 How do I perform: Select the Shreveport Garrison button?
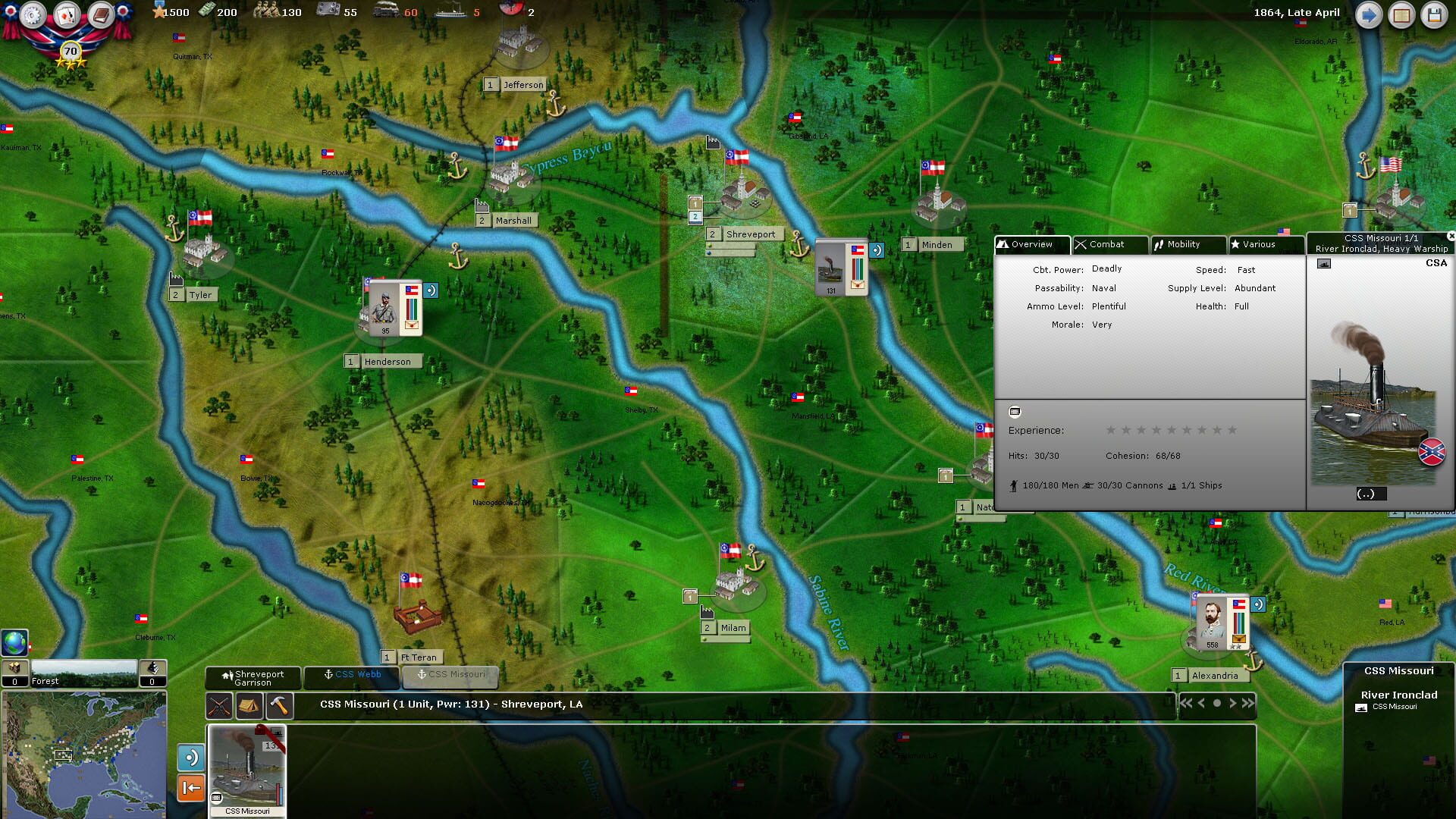pos(254,677)
